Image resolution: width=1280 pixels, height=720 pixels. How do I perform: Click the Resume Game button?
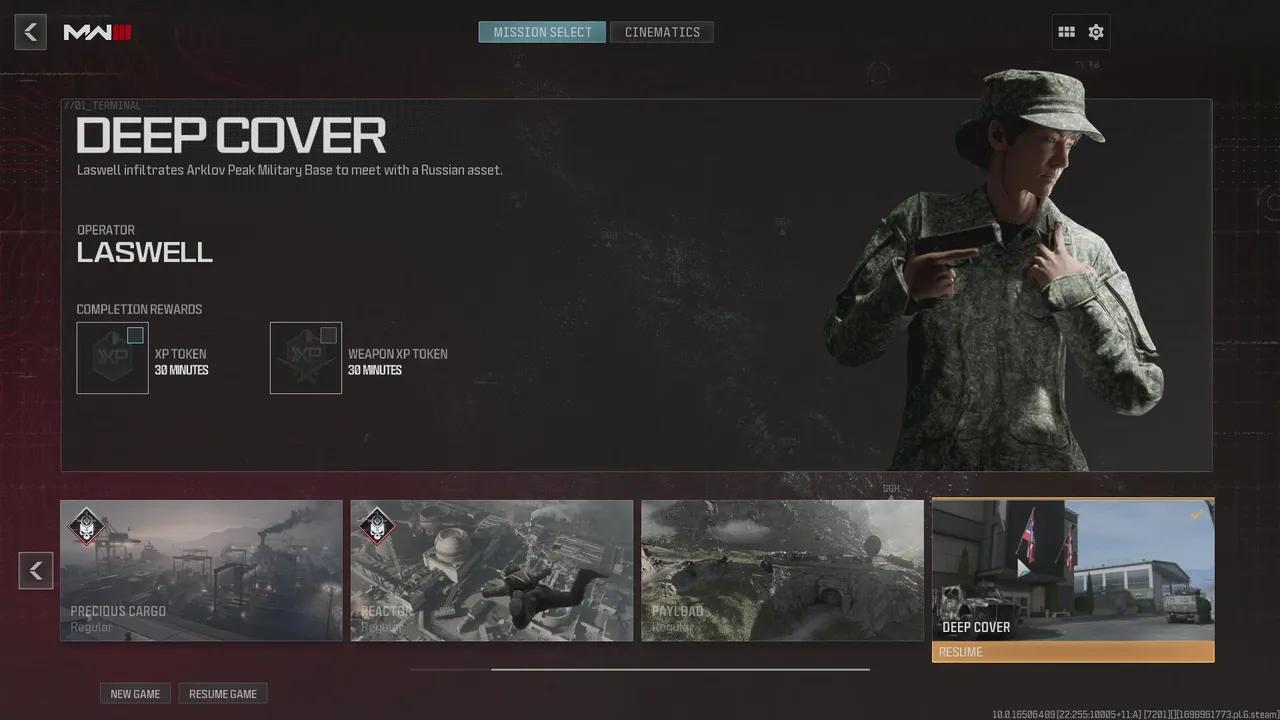(x=222, y=693)
